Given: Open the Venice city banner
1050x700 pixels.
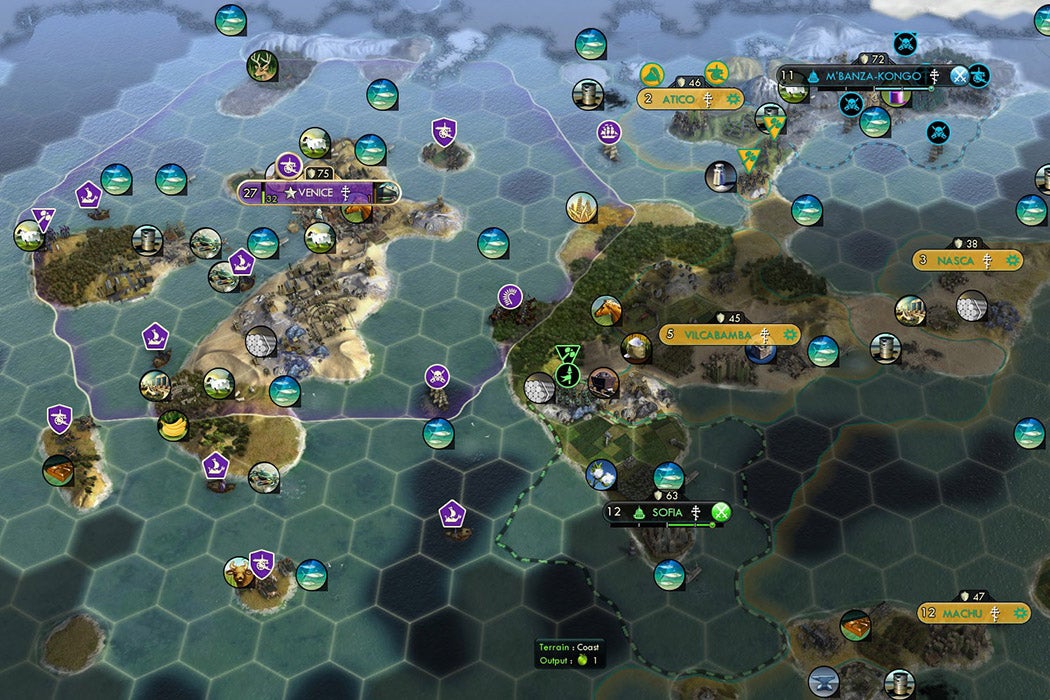Looking at the screenshot, I should (x=319, y=192).
